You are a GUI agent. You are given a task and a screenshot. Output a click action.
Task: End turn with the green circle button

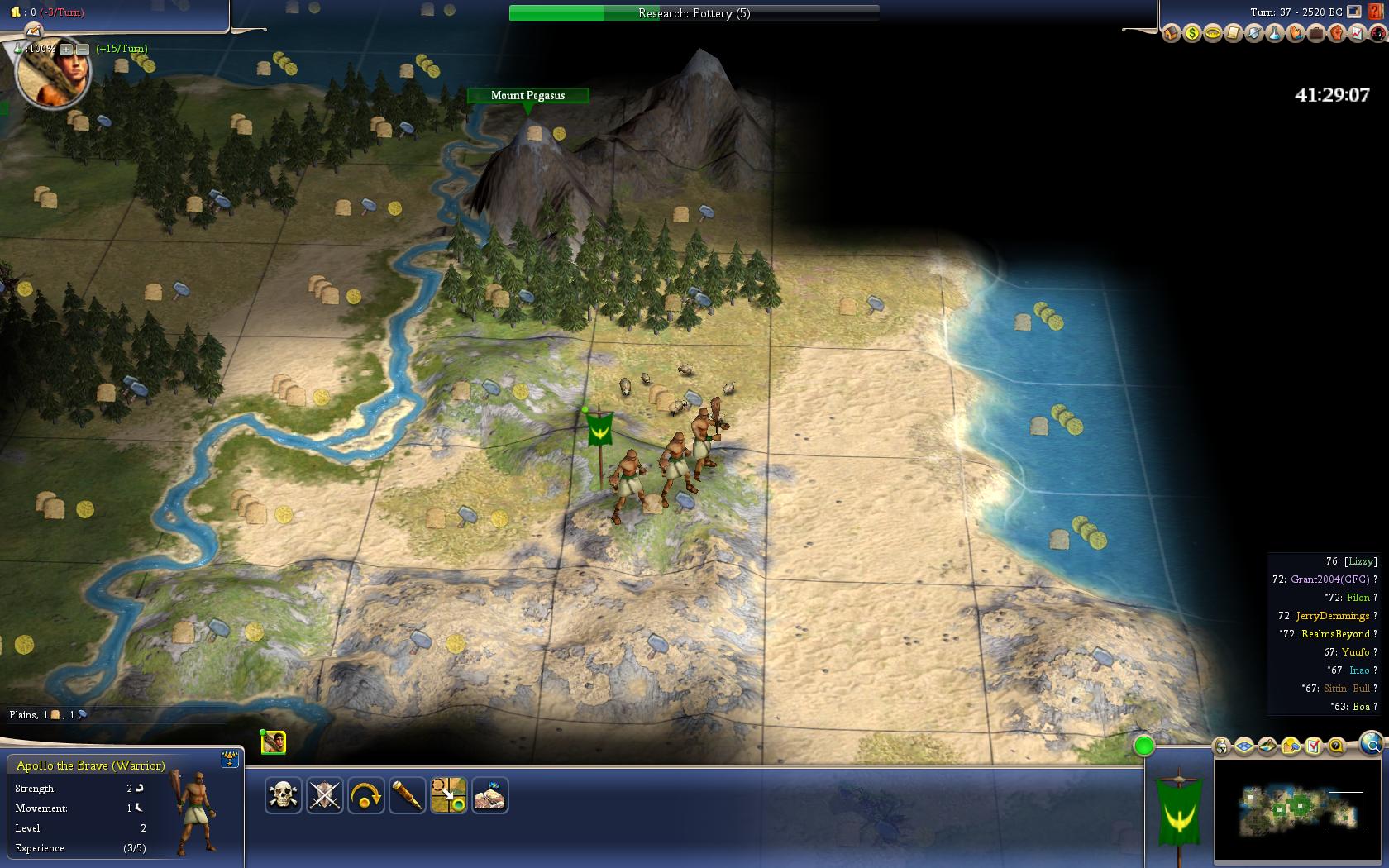coord(1144,746)
